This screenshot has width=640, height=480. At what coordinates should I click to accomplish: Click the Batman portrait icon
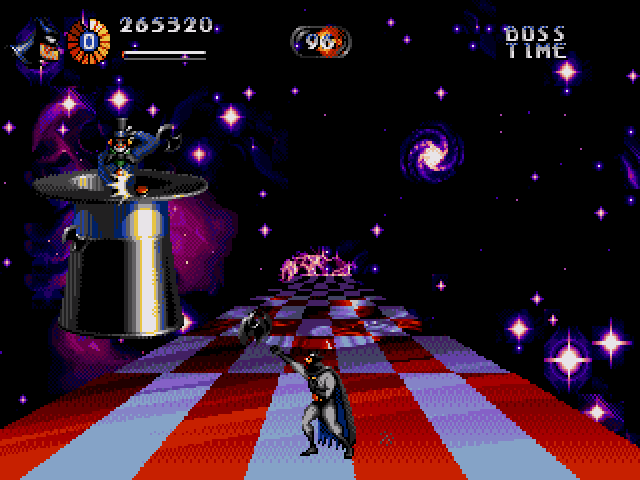36,42
